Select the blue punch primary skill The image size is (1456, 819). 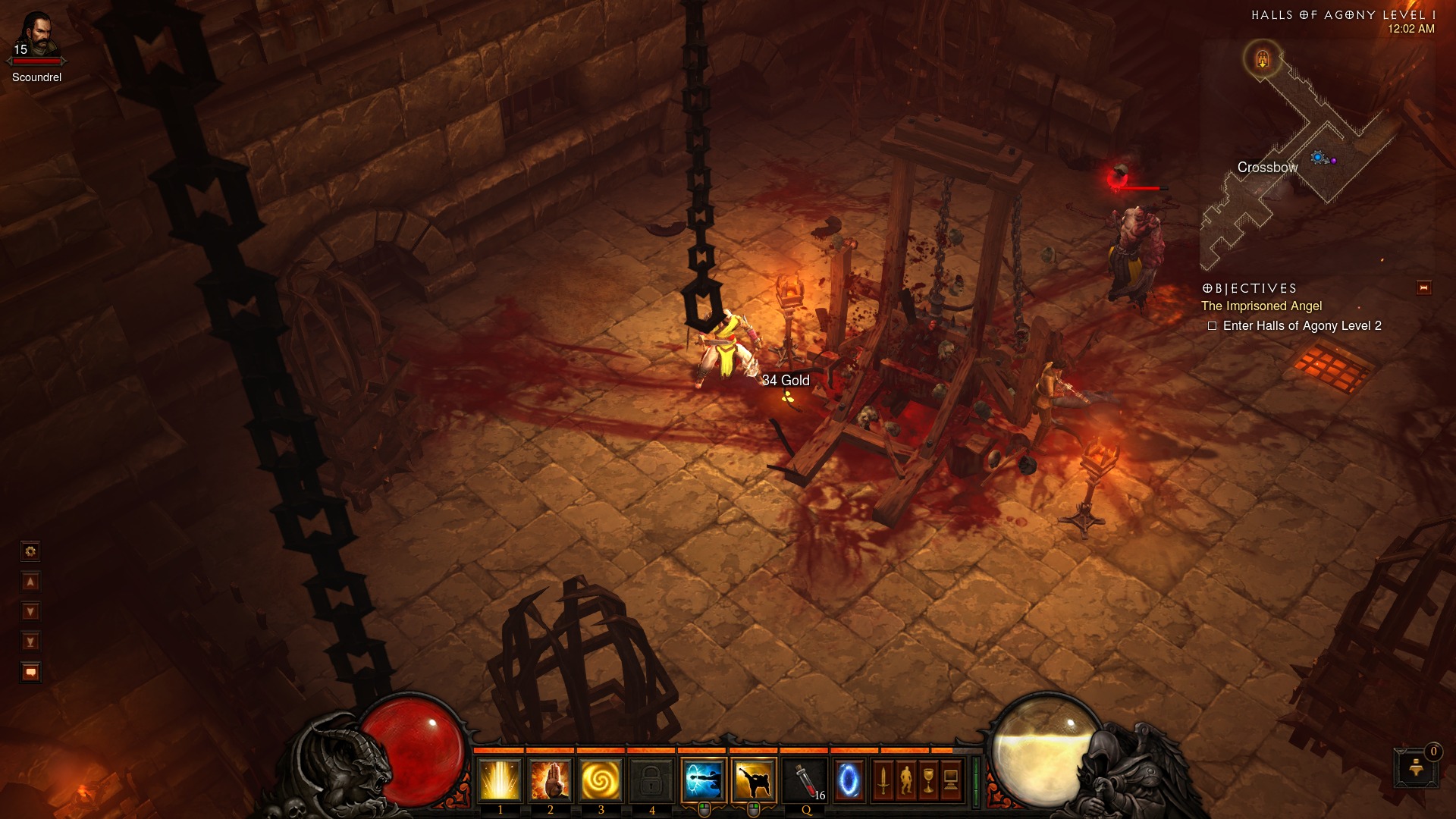pyautogui.click(x=704, y=780)
